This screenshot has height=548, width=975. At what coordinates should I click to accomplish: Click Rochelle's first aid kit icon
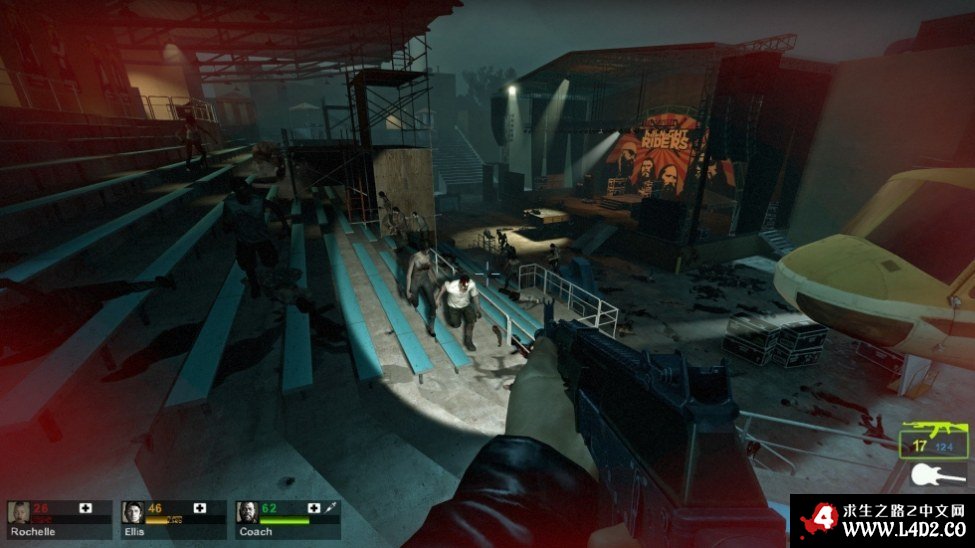coord(86,509)
